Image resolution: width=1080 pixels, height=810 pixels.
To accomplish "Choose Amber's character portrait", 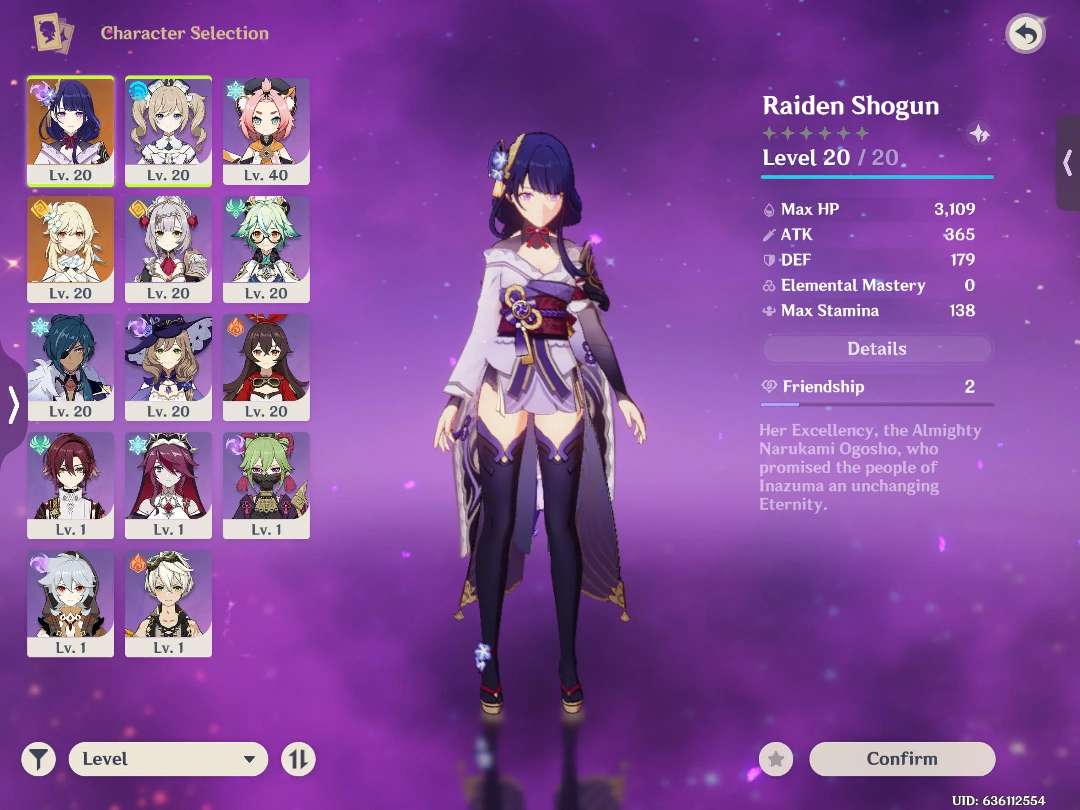I will pyautogui.click(x=266, y=367).
